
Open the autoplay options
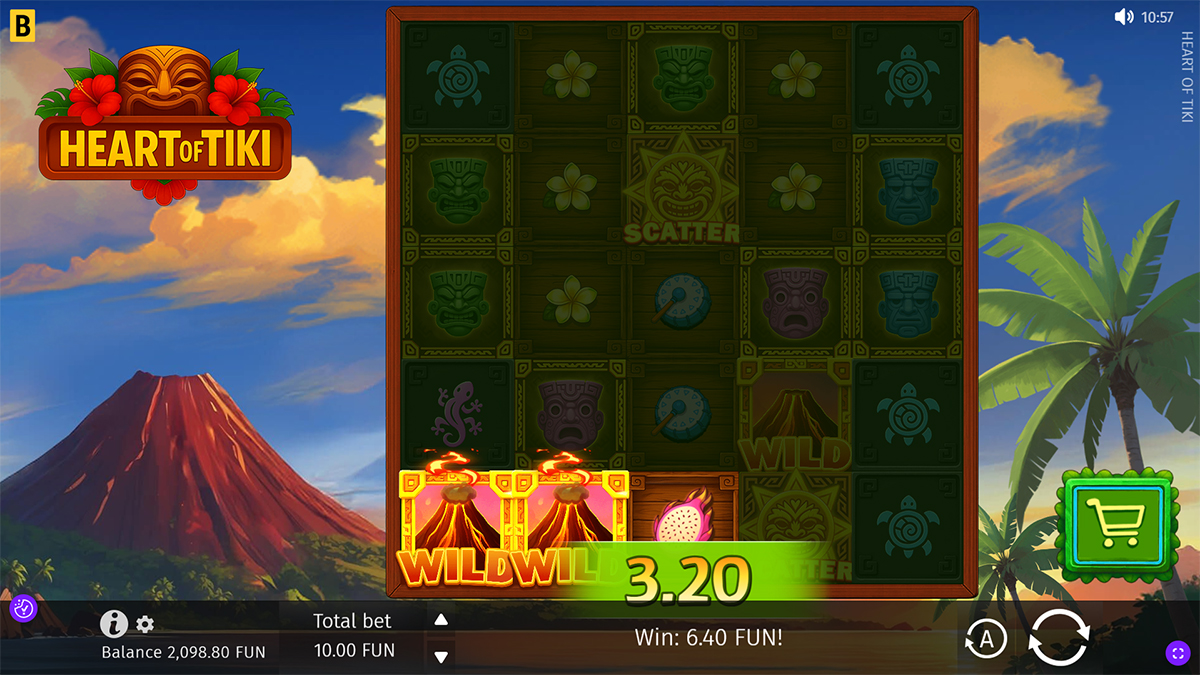click(x=986, y=639)
